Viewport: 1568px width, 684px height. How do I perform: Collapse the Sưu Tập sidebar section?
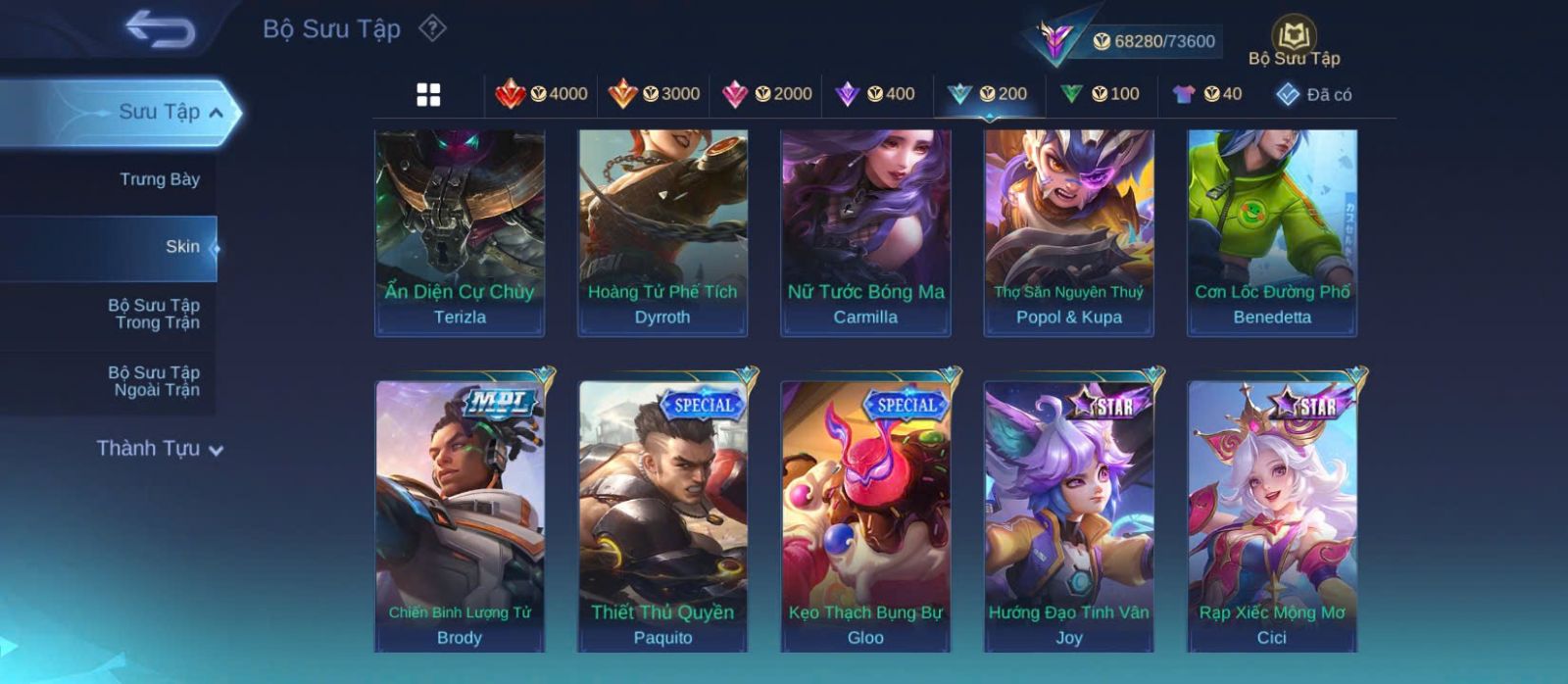click(217, 113)
